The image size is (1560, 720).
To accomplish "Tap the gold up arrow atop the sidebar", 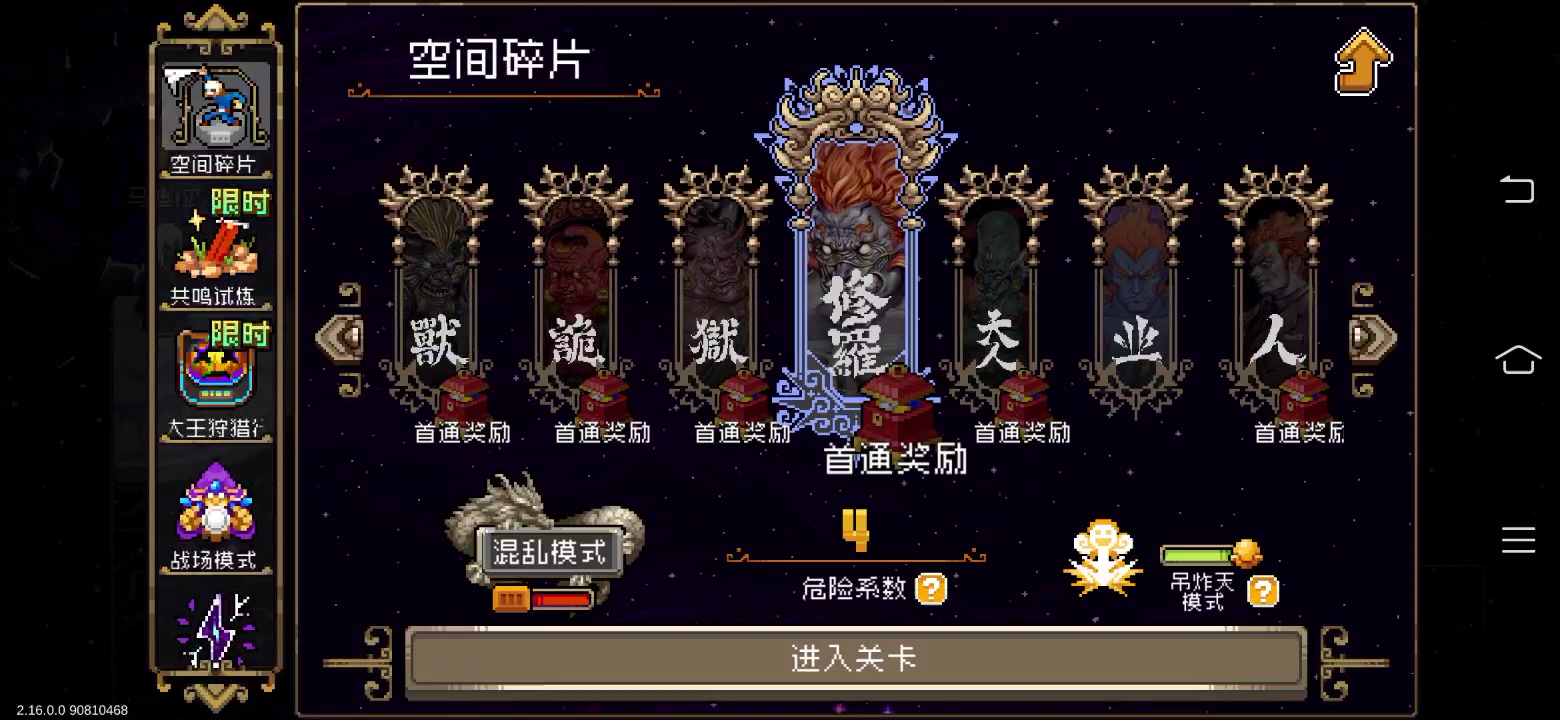I will point(217,18).
